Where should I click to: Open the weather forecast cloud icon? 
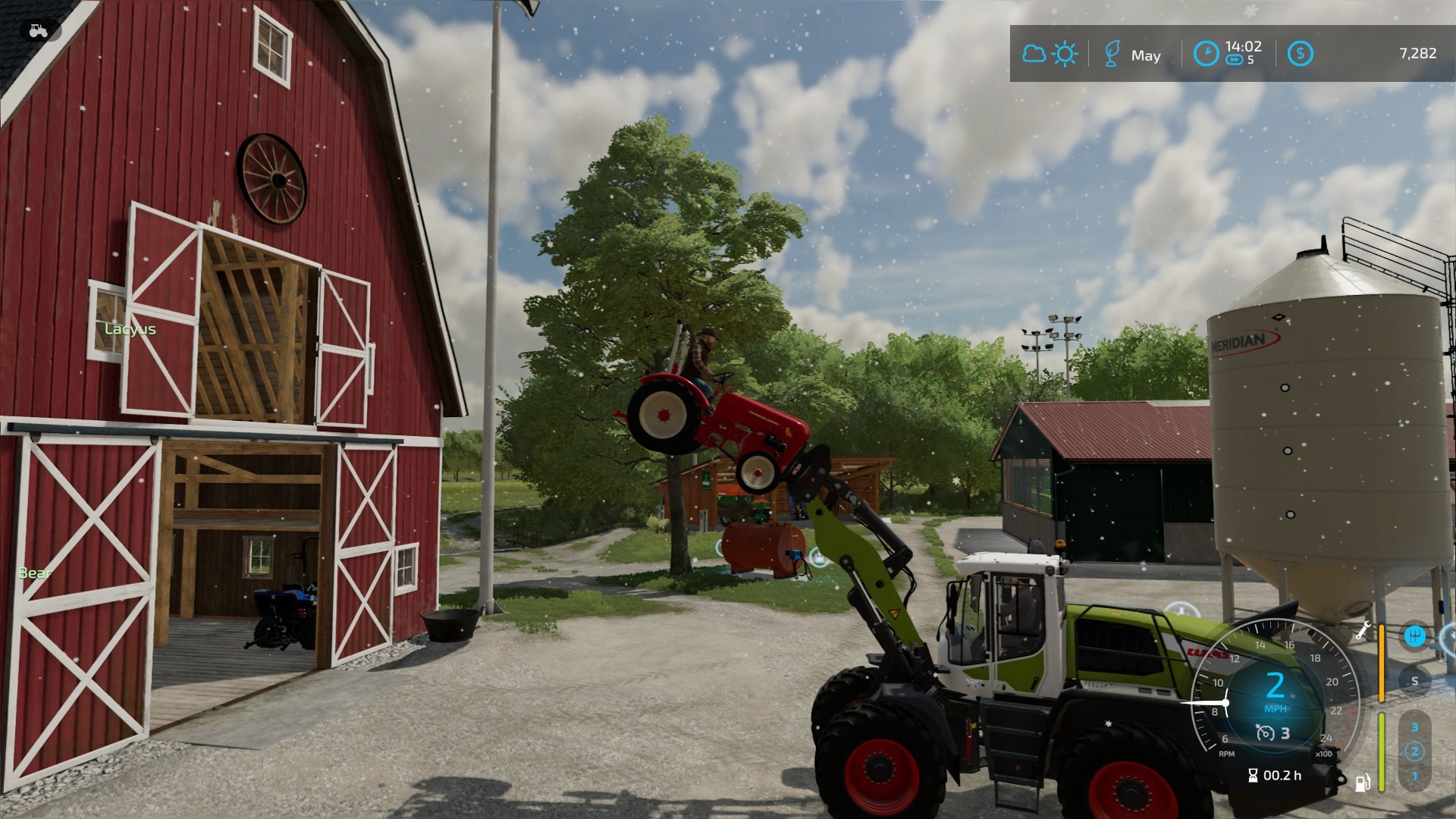(x=1034, y=53)
